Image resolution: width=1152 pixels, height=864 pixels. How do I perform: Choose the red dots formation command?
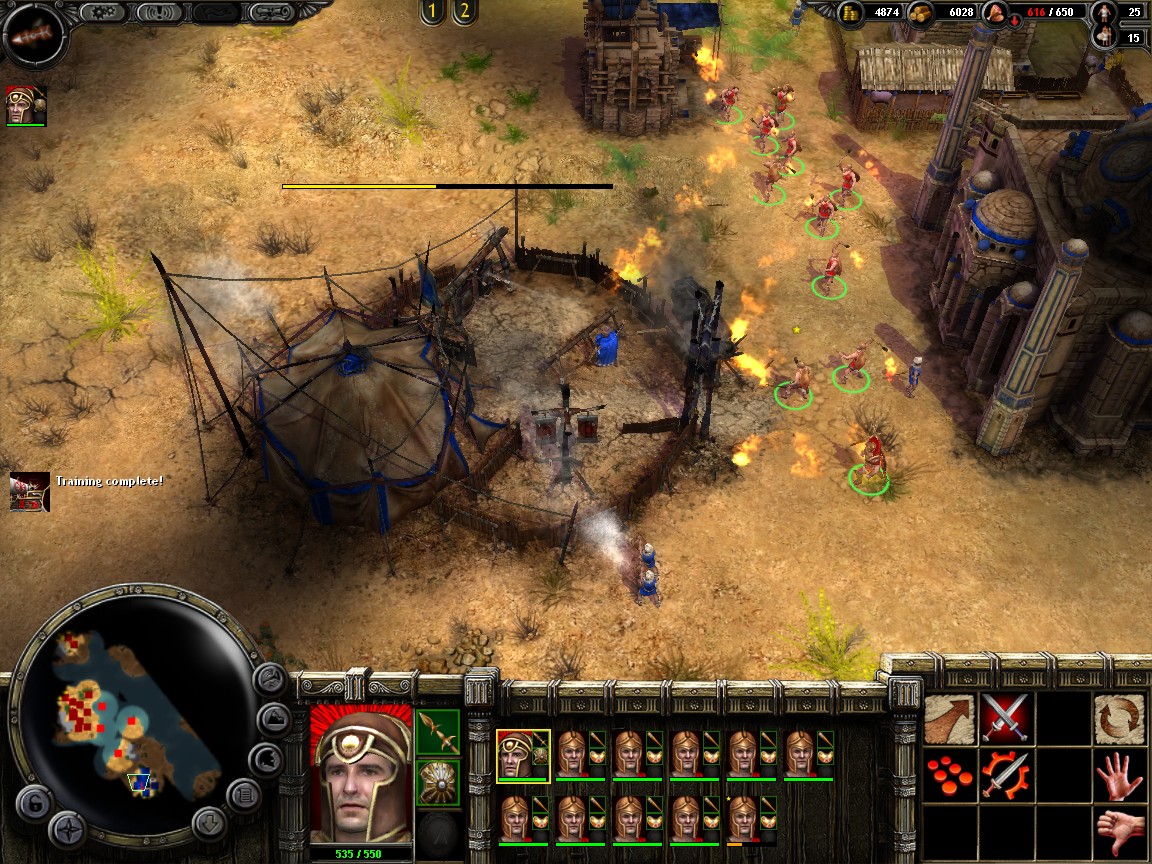tap(949, 775)
